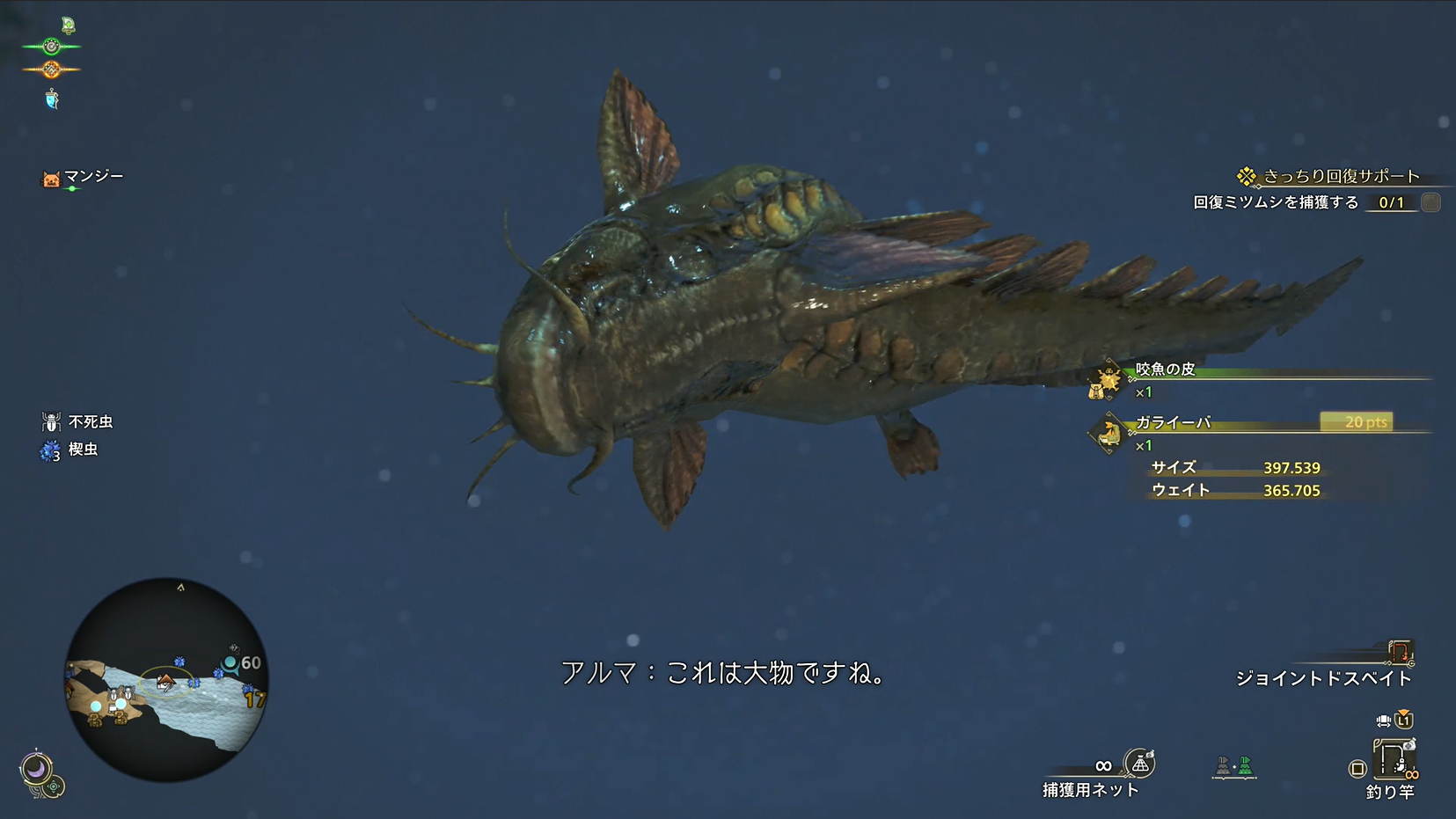Click the 20 pts reward badge

[1358, 422]
